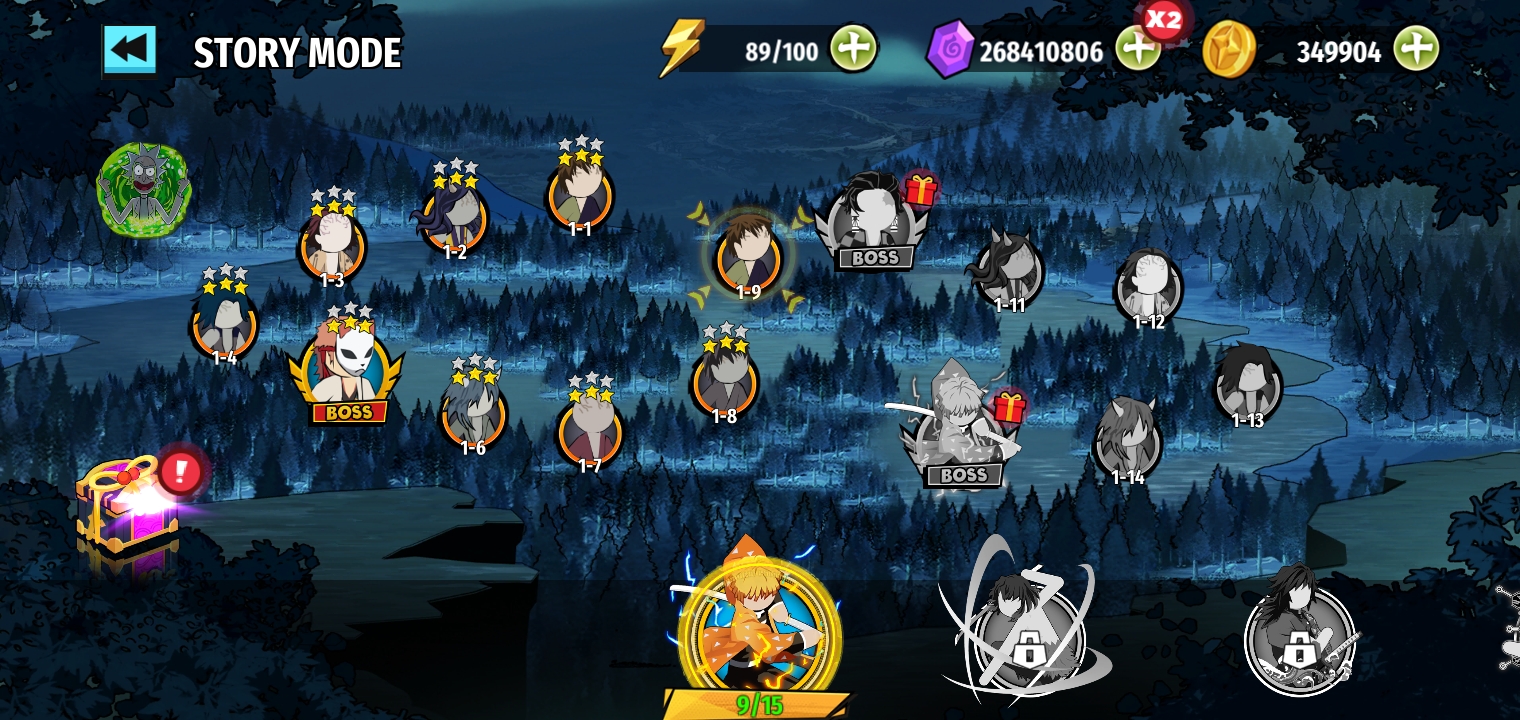This screenshot has height=720, width=1520.
Task: Open stage 1-8
Action: pos(725,381)
